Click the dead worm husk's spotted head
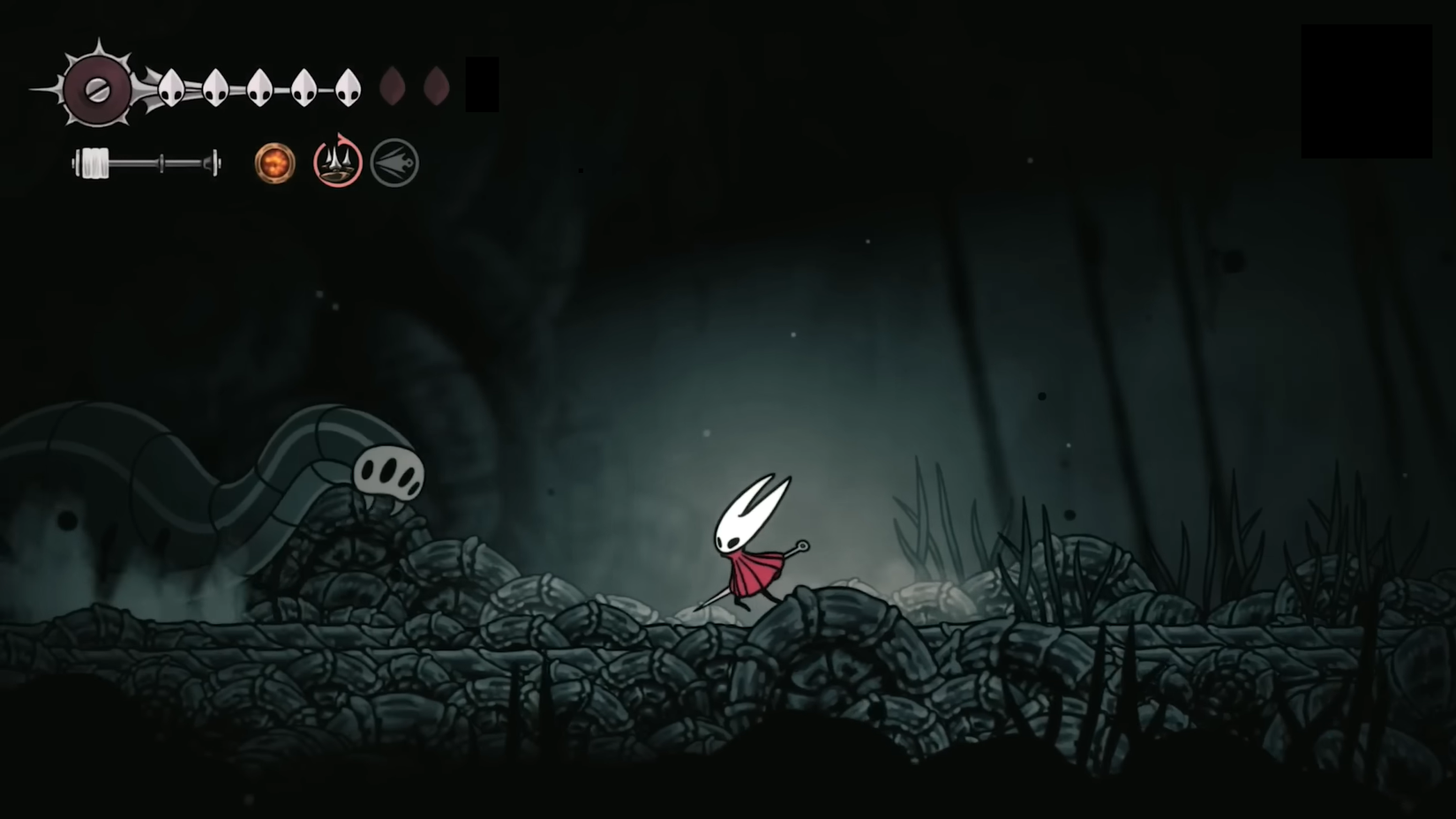The width and height of the screenshot is (1456, 819). point(391,472)
